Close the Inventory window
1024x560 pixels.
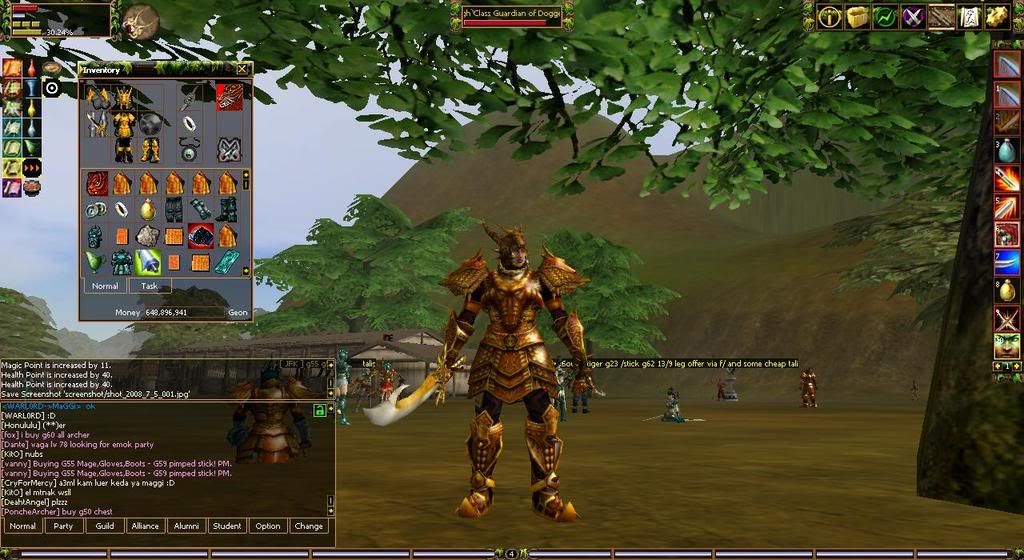(242, 69)
